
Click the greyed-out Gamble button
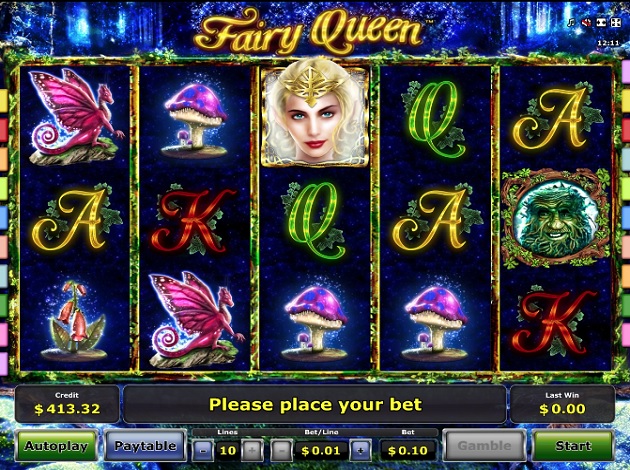[x=485, y=446]
